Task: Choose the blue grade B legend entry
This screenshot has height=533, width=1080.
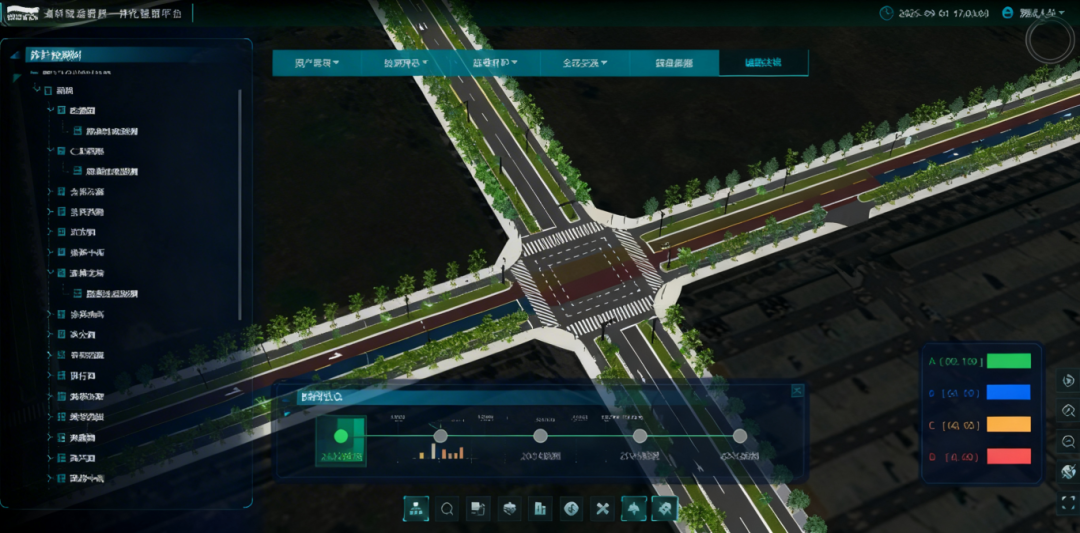Action: [x=1008, y=393]
